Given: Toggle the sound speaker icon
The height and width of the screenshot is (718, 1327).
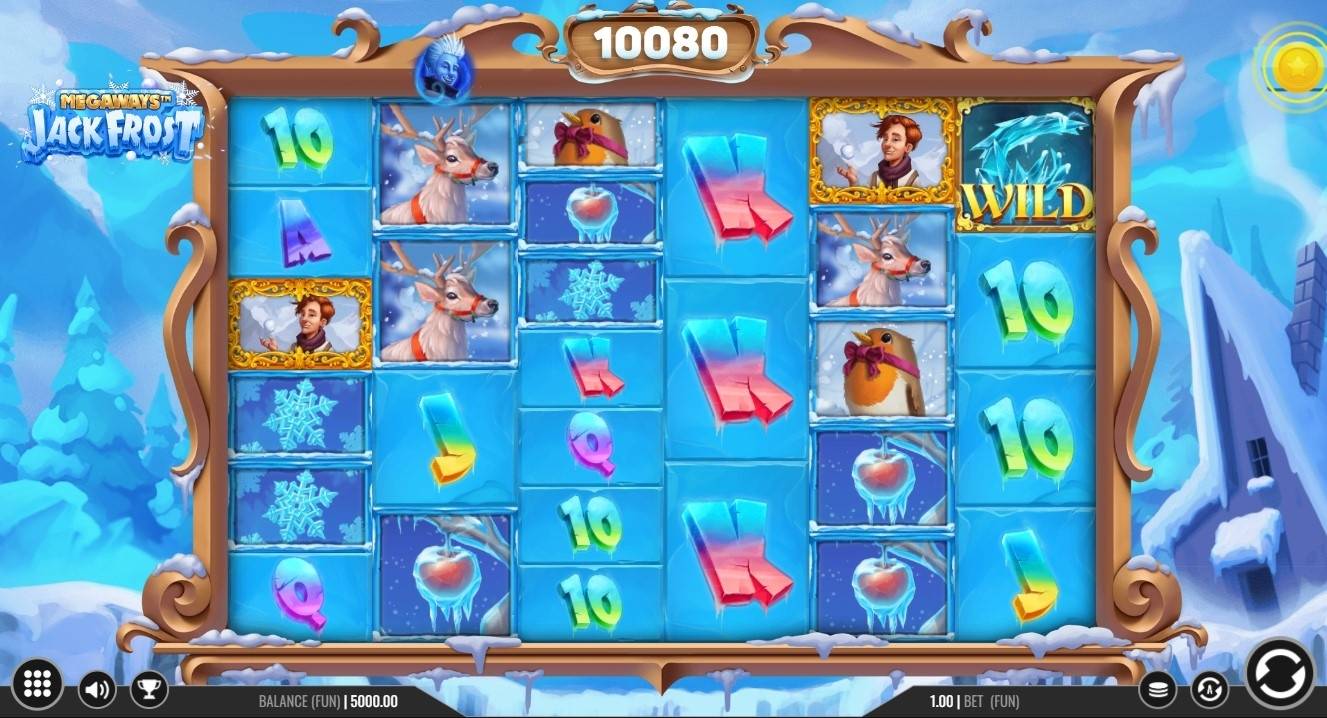Looking at the screenshot, I should point(97,688).
